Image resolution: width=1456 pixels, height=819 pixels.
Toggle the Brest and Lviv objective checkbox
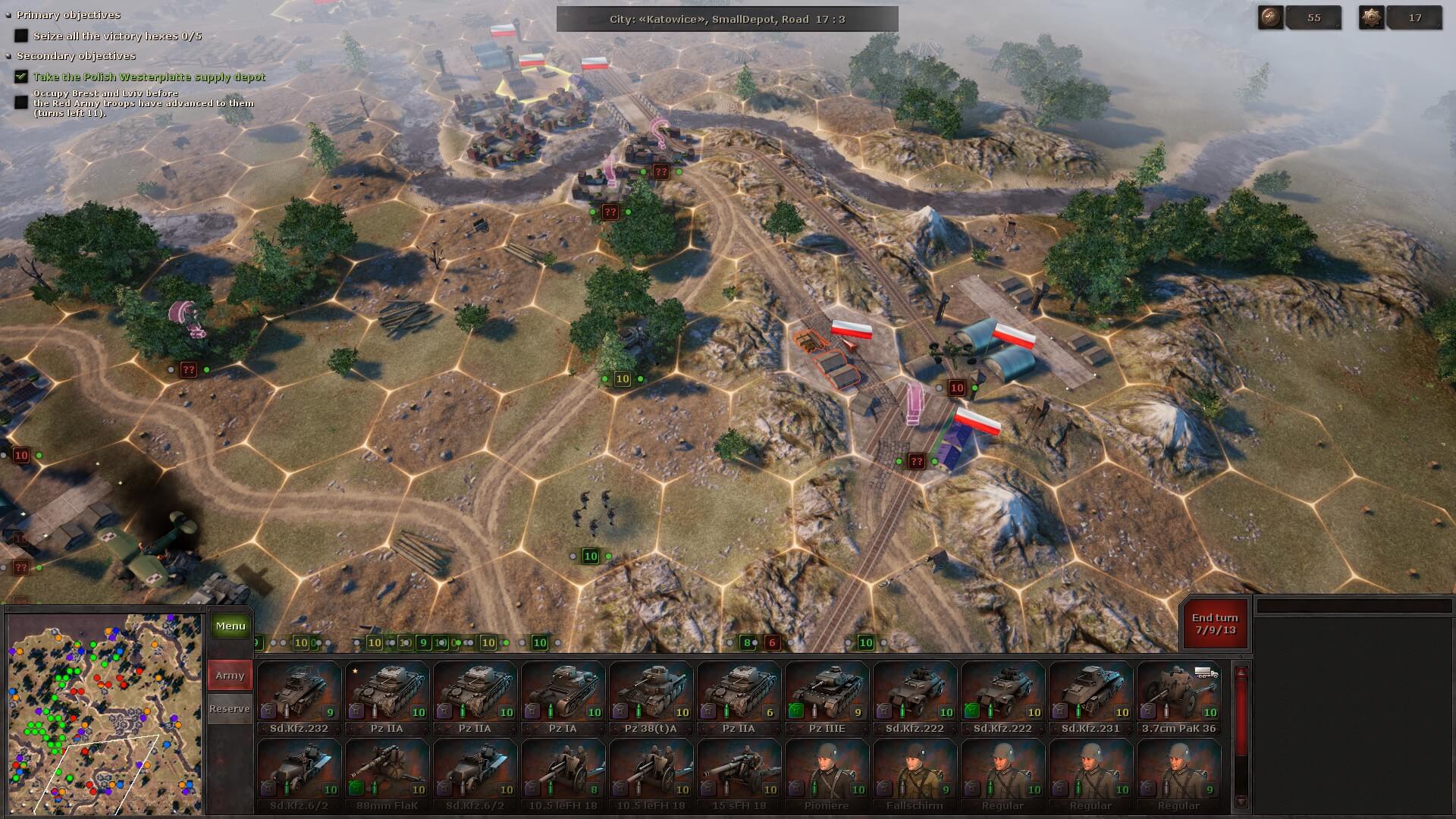[x=21, y=102]
